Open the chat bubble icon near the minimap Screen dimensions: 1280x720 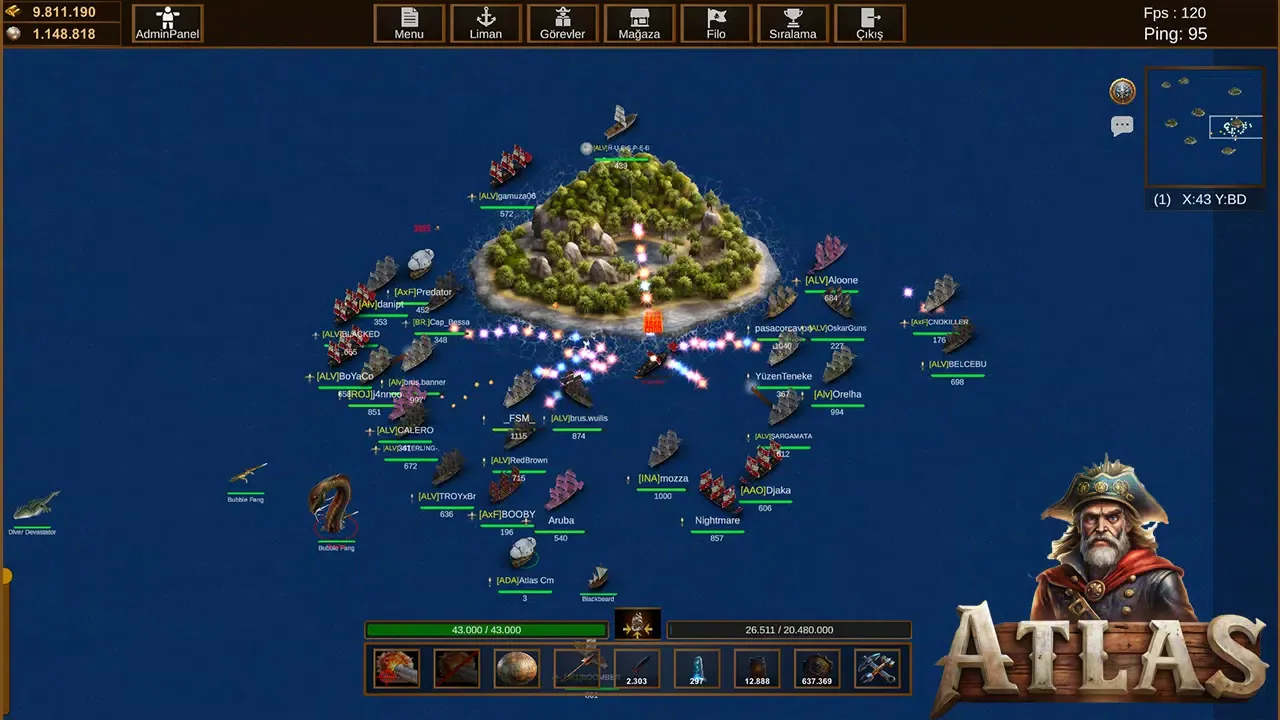click(x=1122, y=125)
